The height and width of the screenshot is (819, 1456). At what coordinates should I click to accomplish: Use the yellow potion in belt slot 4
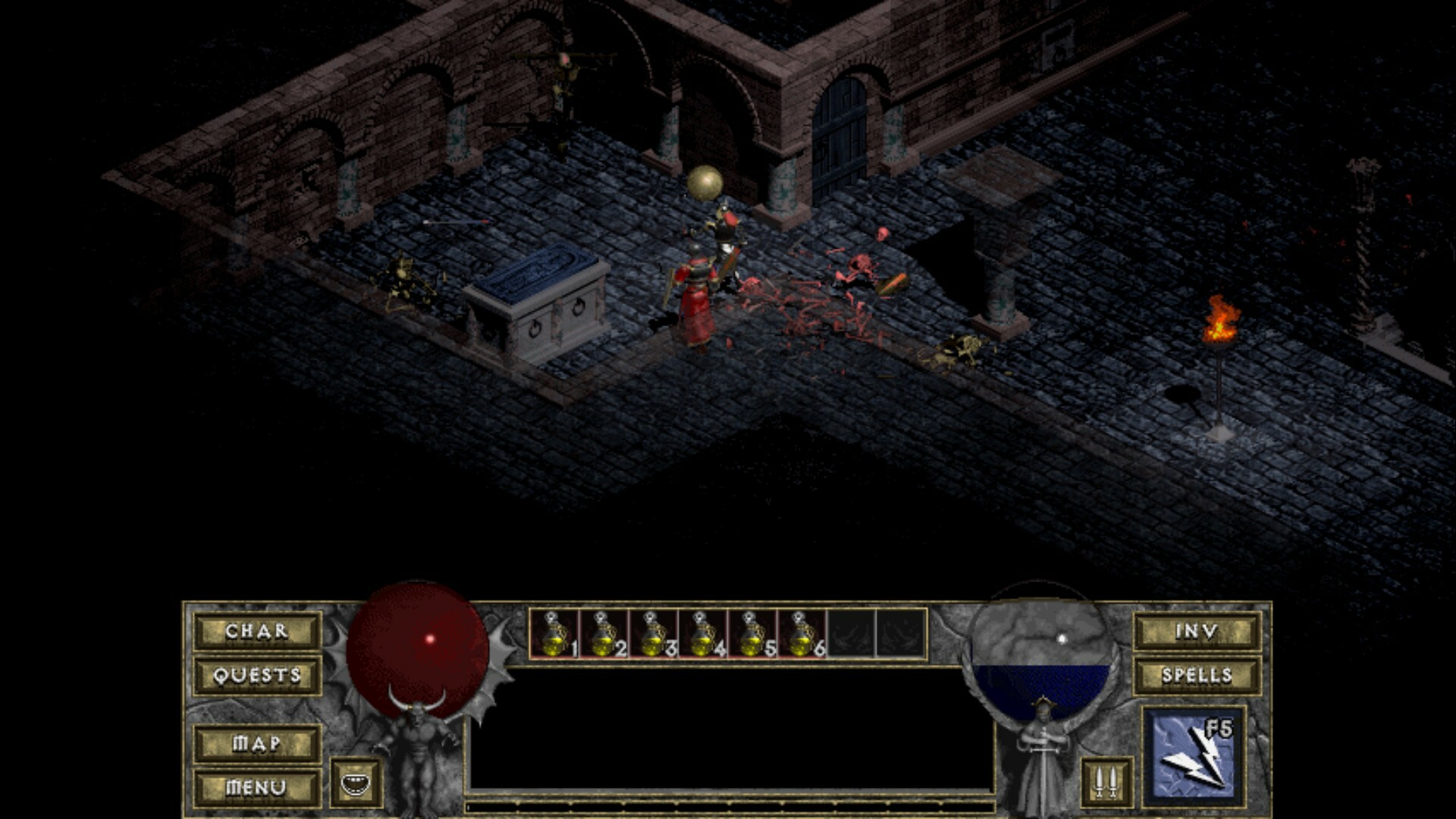tap(703, 634)
